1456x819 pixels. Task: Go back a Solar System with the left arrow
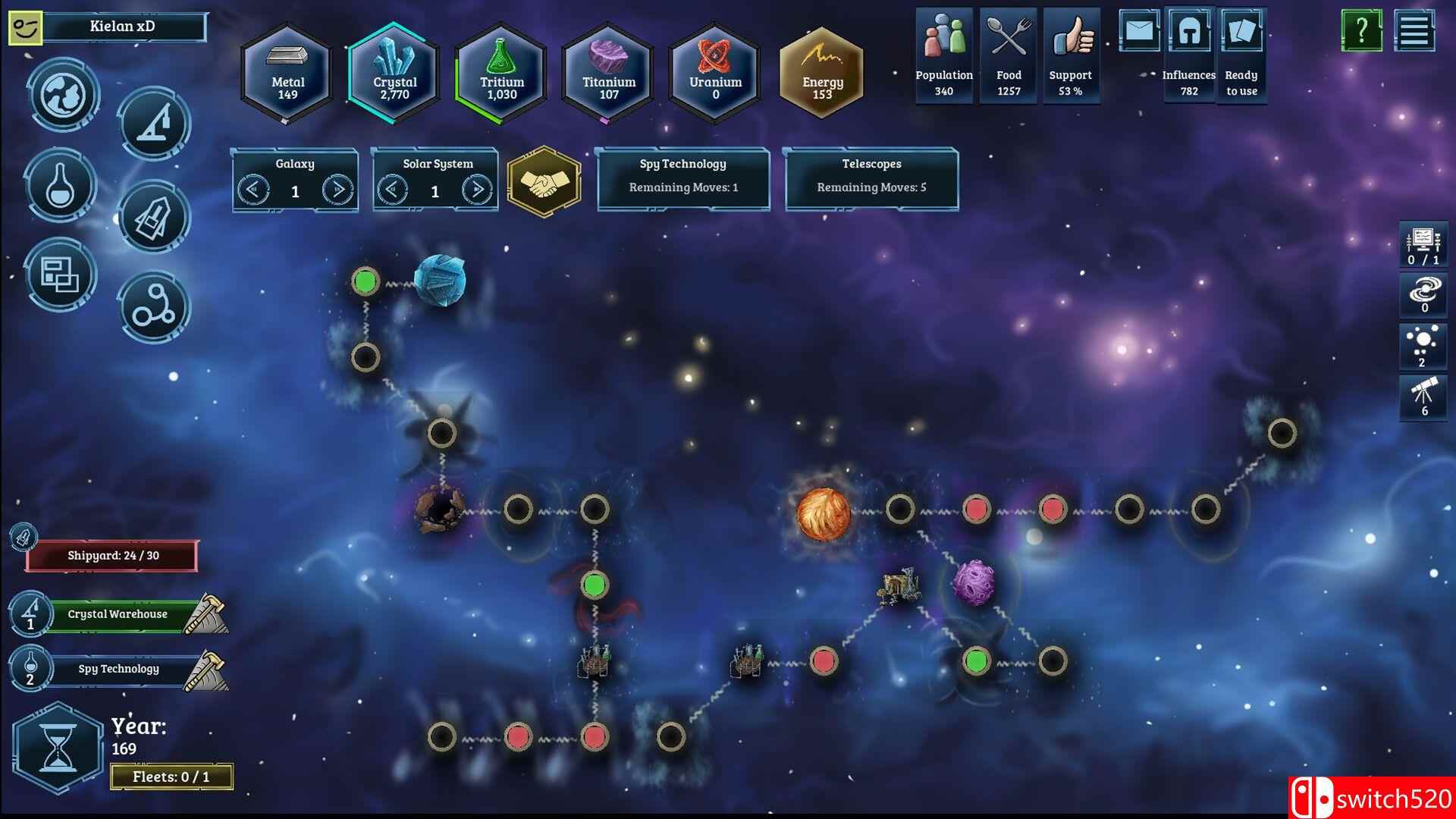394,191
